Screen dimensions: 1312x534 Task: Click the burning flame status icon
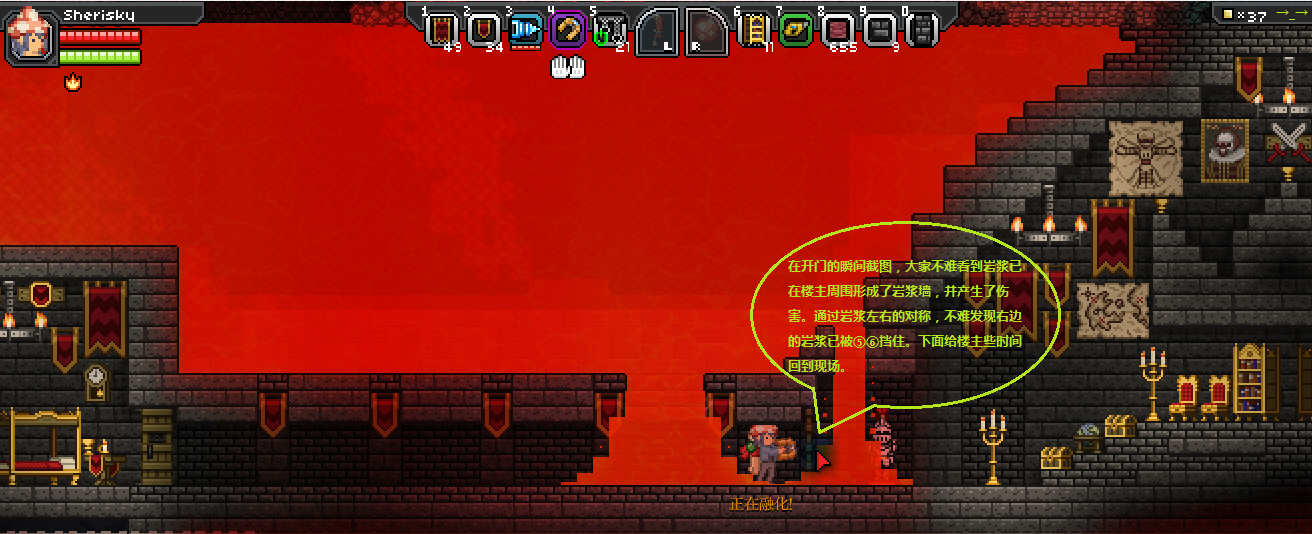[x=72, y=82]
